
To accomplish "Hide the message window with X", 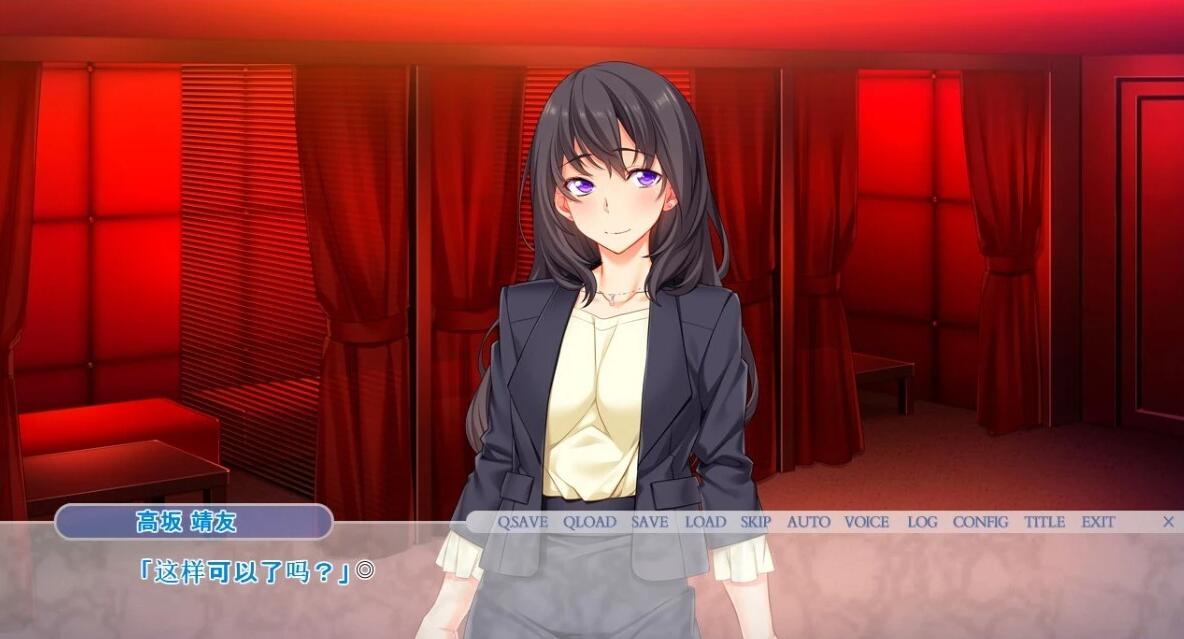I will click(x=1168, y=522).
